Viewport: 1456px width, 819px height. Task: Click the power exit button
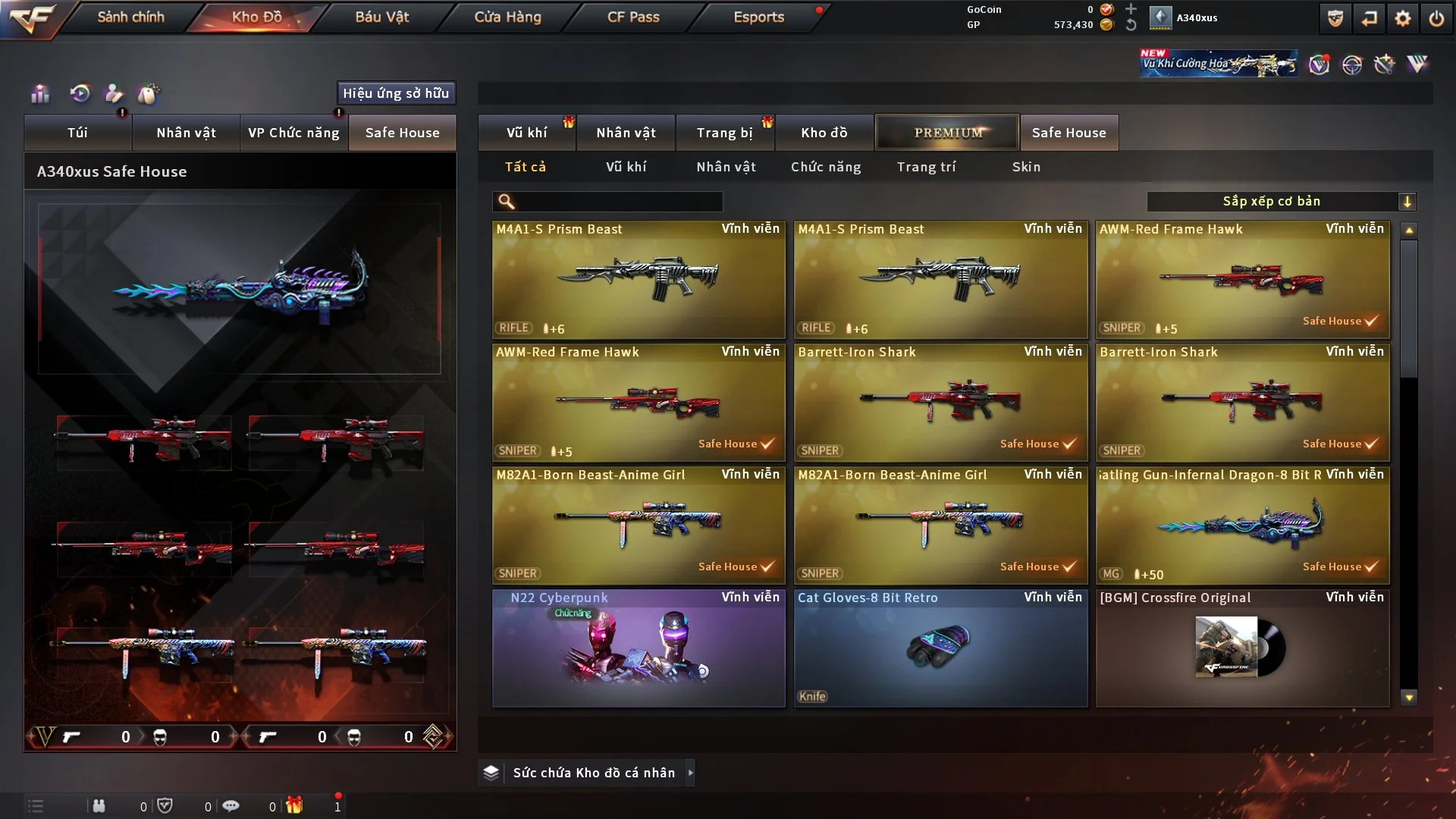coord(1436,18)
